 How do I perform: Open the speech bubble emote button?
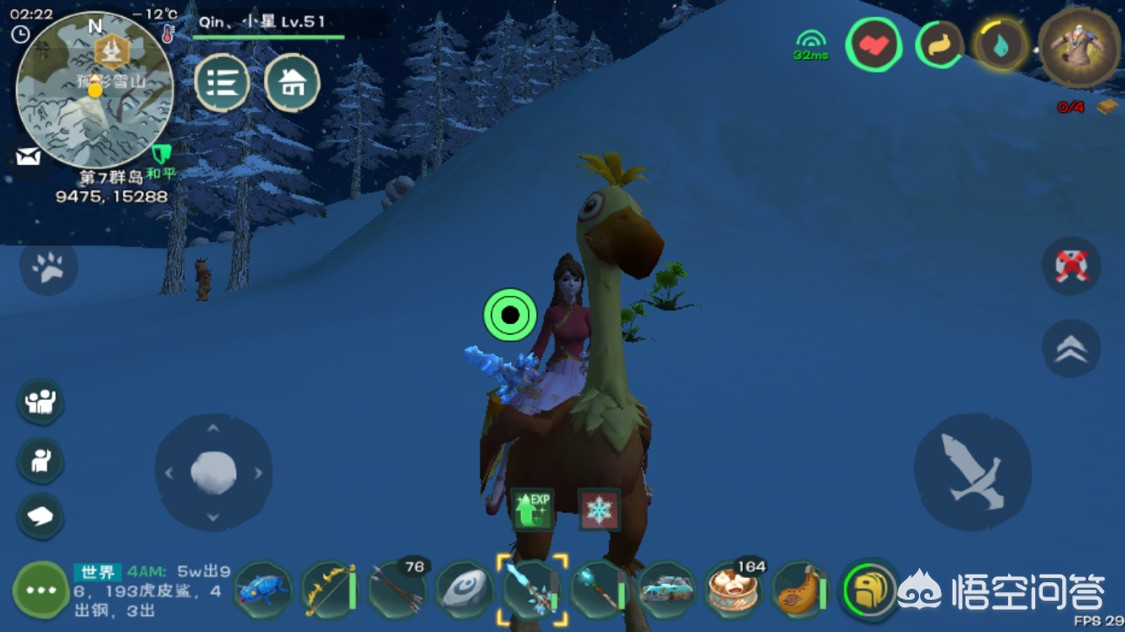coord(41,516)
